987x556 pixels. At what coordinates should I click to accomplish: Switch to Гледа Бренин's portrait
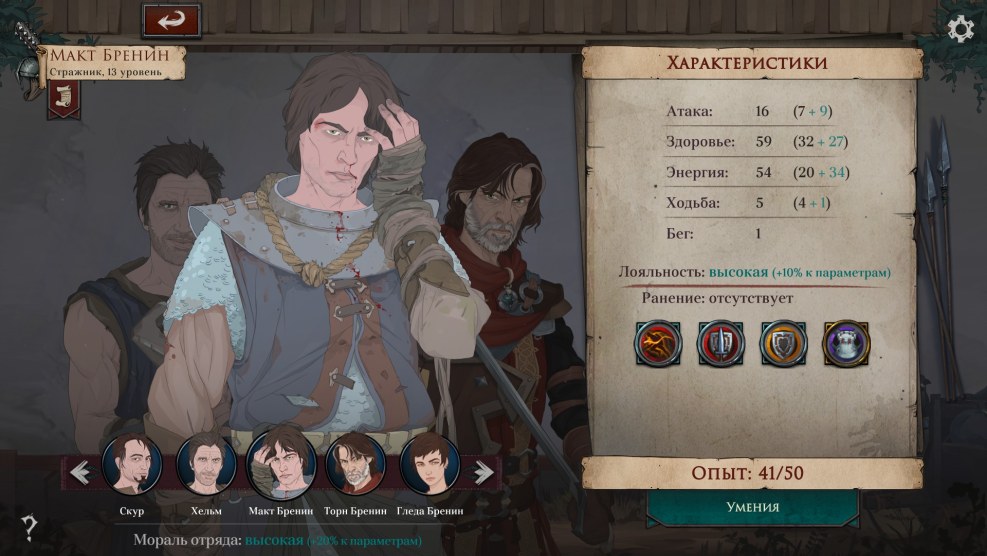coord(430,465)
